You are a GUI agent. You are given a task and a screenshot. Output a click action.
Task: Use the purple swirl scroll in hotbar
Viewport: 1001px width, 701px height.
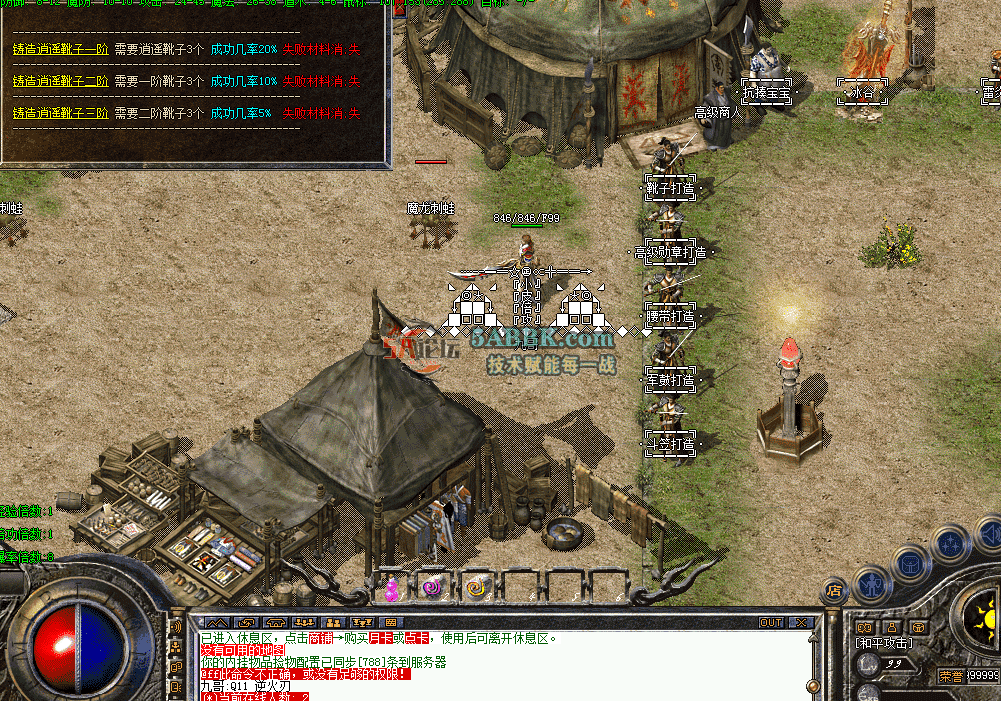click(432, 587)
